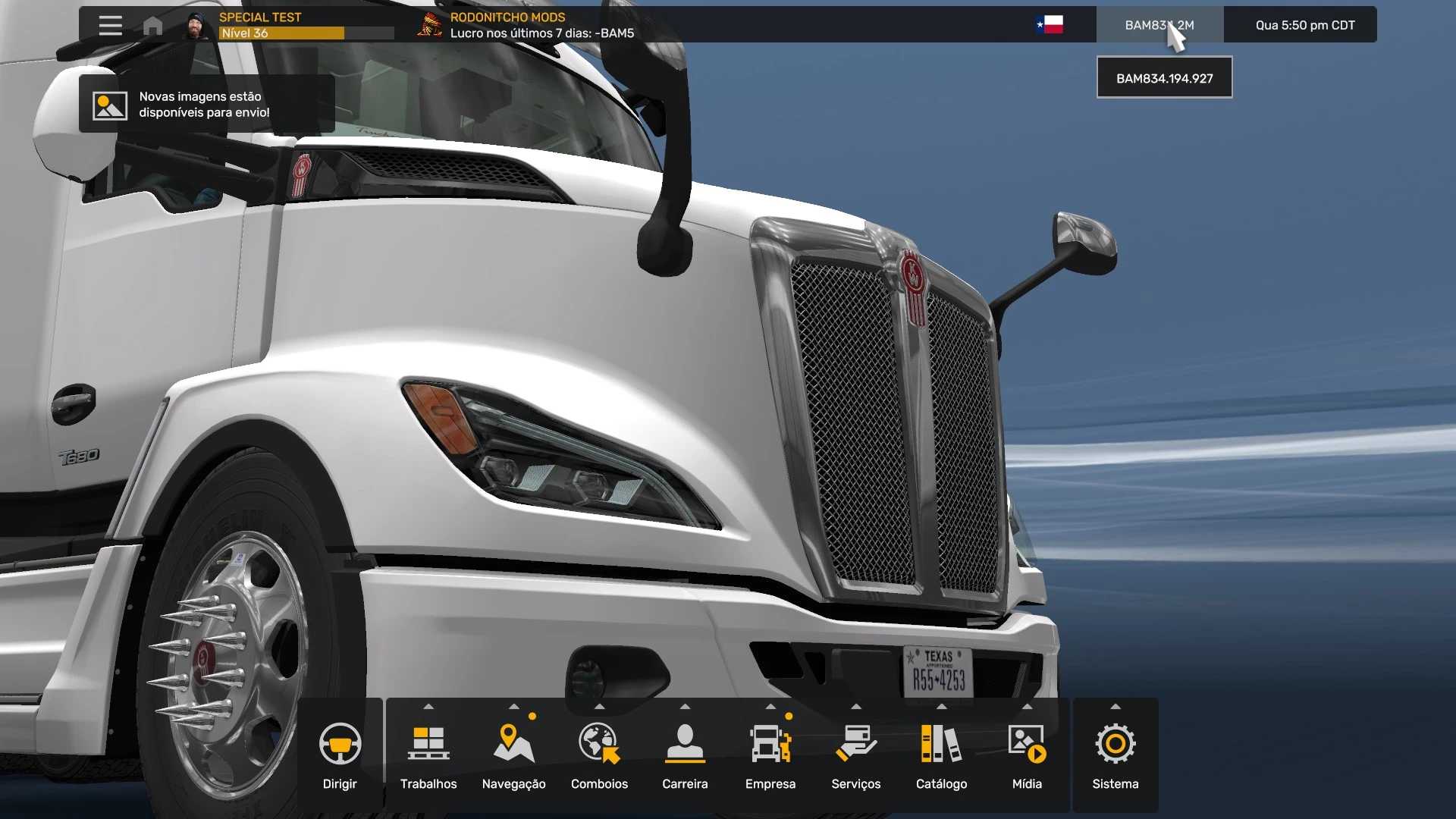This screenshot has height=819, width=1456.
Task: Start driving with the Dirigir button
Action: (x=340, y=755)
